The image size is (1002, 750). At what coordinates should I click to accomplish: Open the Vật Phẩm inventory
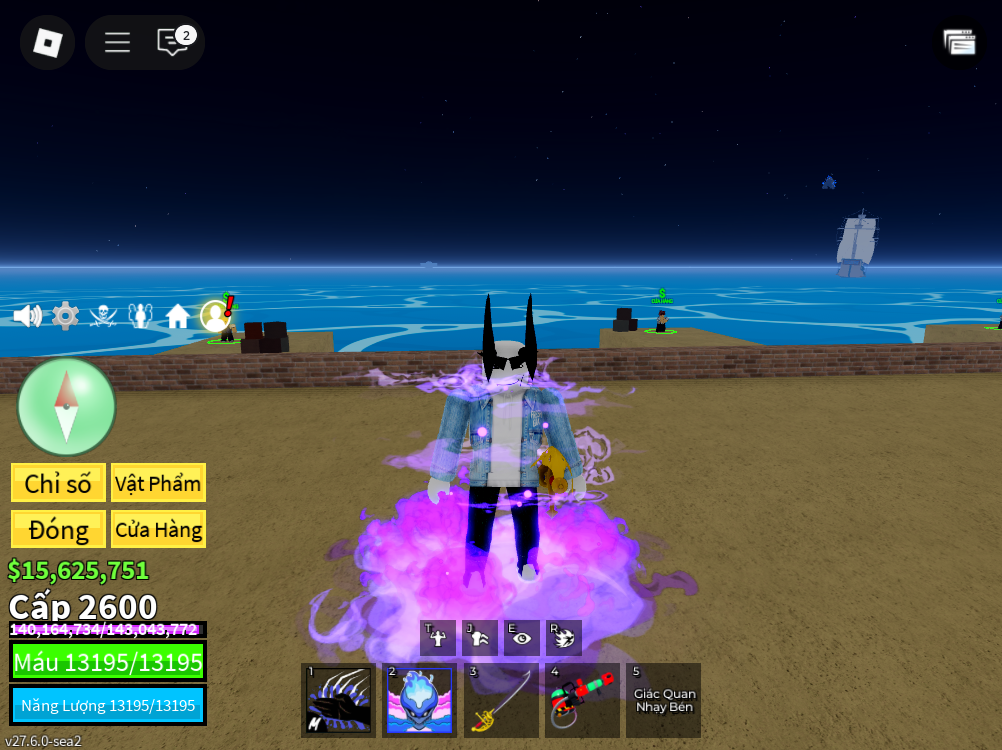pos(158,483)
